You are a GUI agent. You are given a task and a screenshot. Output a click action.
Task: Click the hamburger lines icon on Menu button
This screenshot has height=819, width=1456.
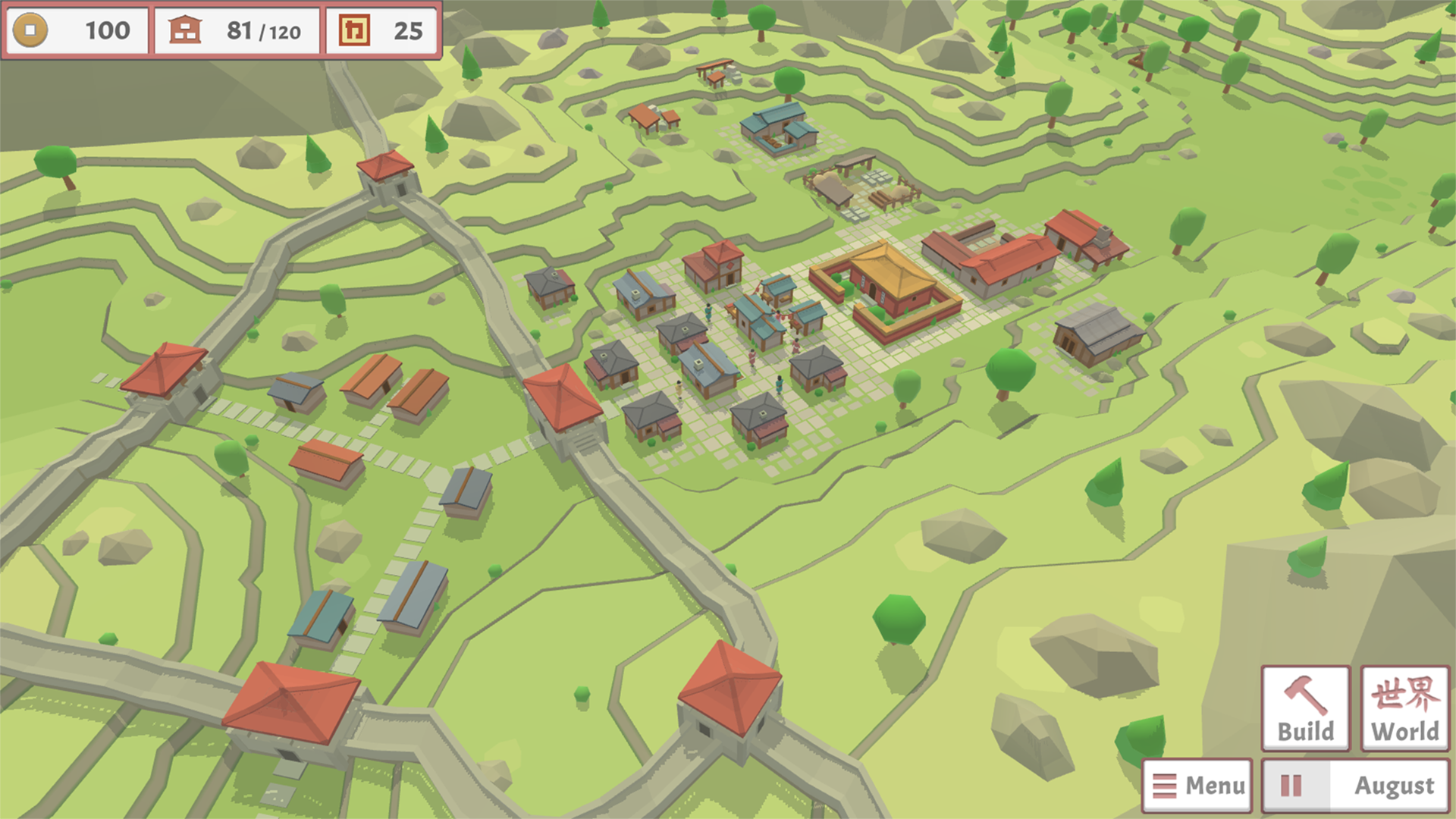[1163, 786]
